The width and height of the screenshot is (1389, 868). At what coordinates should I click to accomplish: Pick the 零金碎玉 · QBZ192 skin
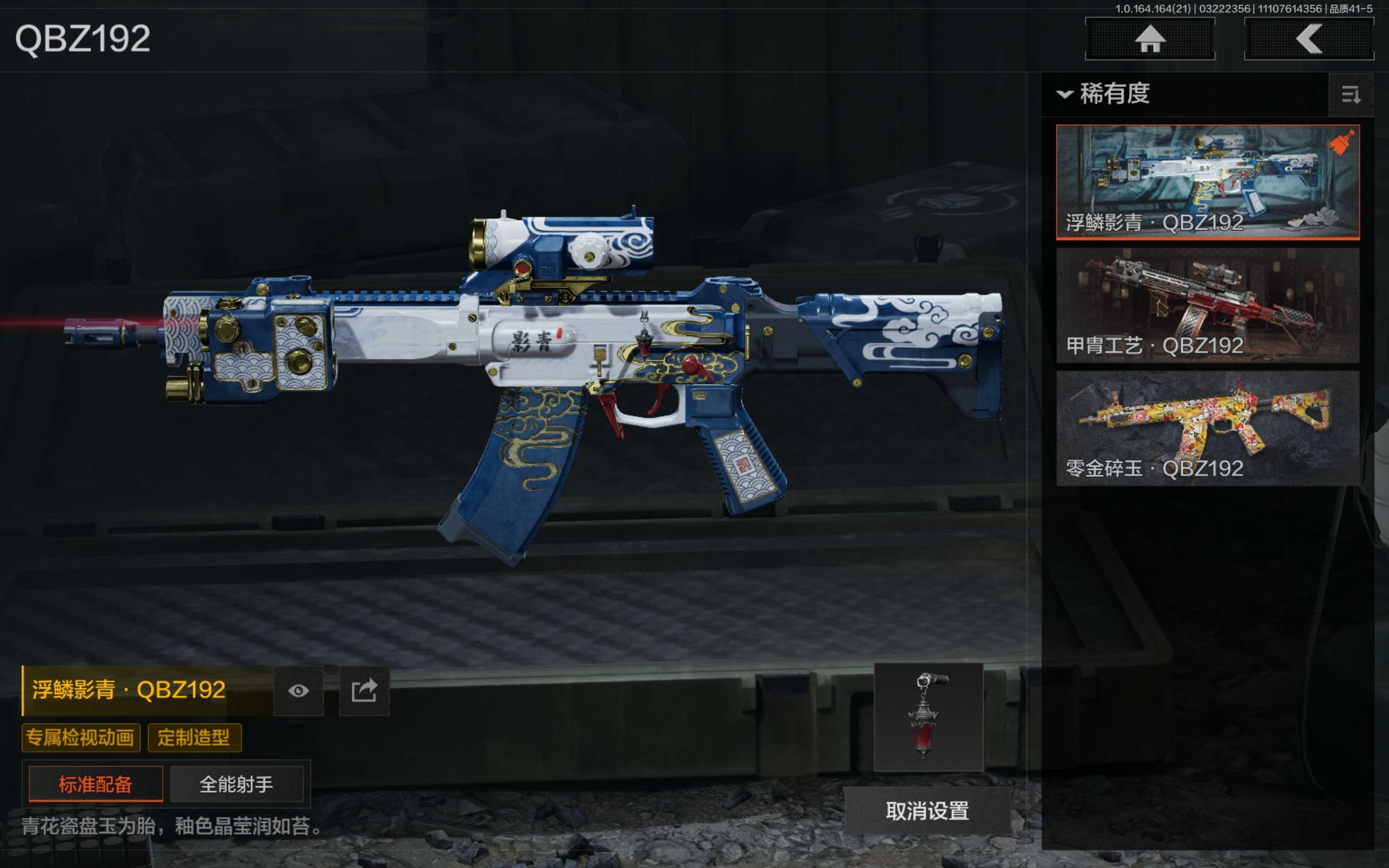pyautogui.click(x=1207, y=427)
